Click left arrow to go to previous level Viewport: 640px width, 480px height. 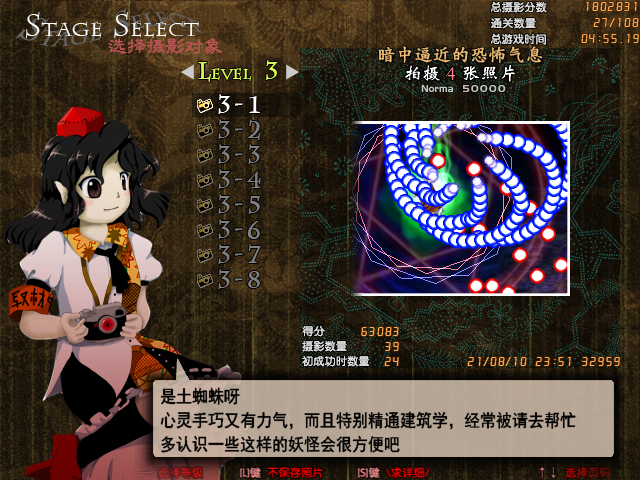[x=187, y=72]
